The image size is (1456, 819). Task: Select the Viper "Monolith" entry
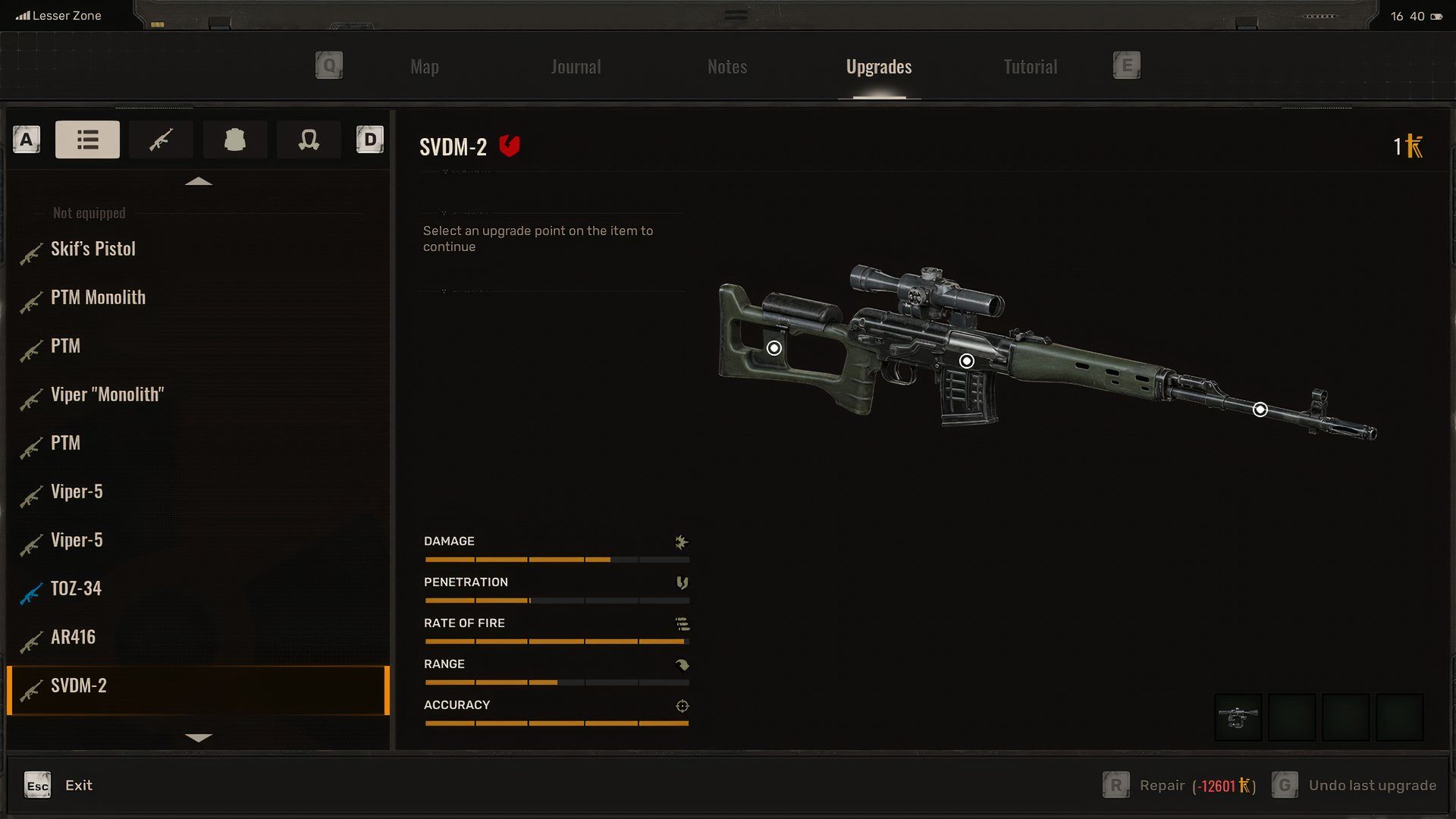pos(107,394)
